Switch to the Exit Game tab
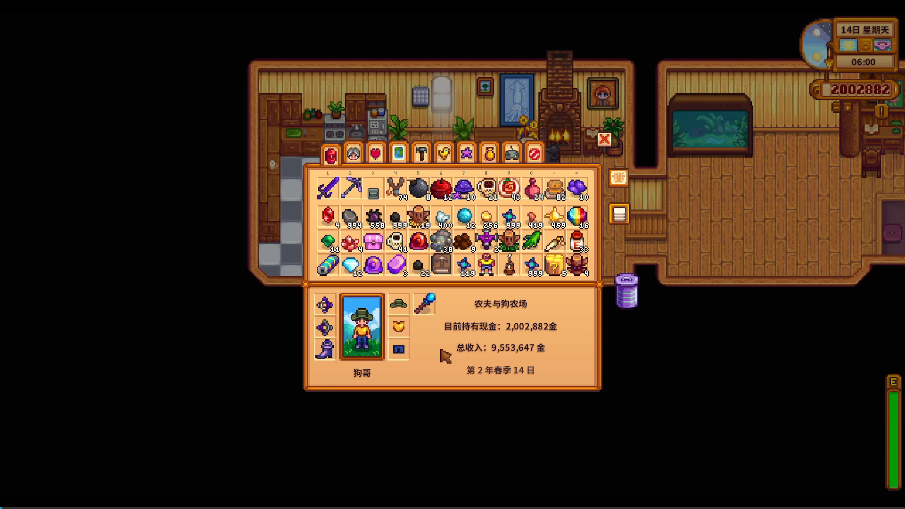Image resolution: width=905 pixels, height=509 pixels. [x=534, y=153]
